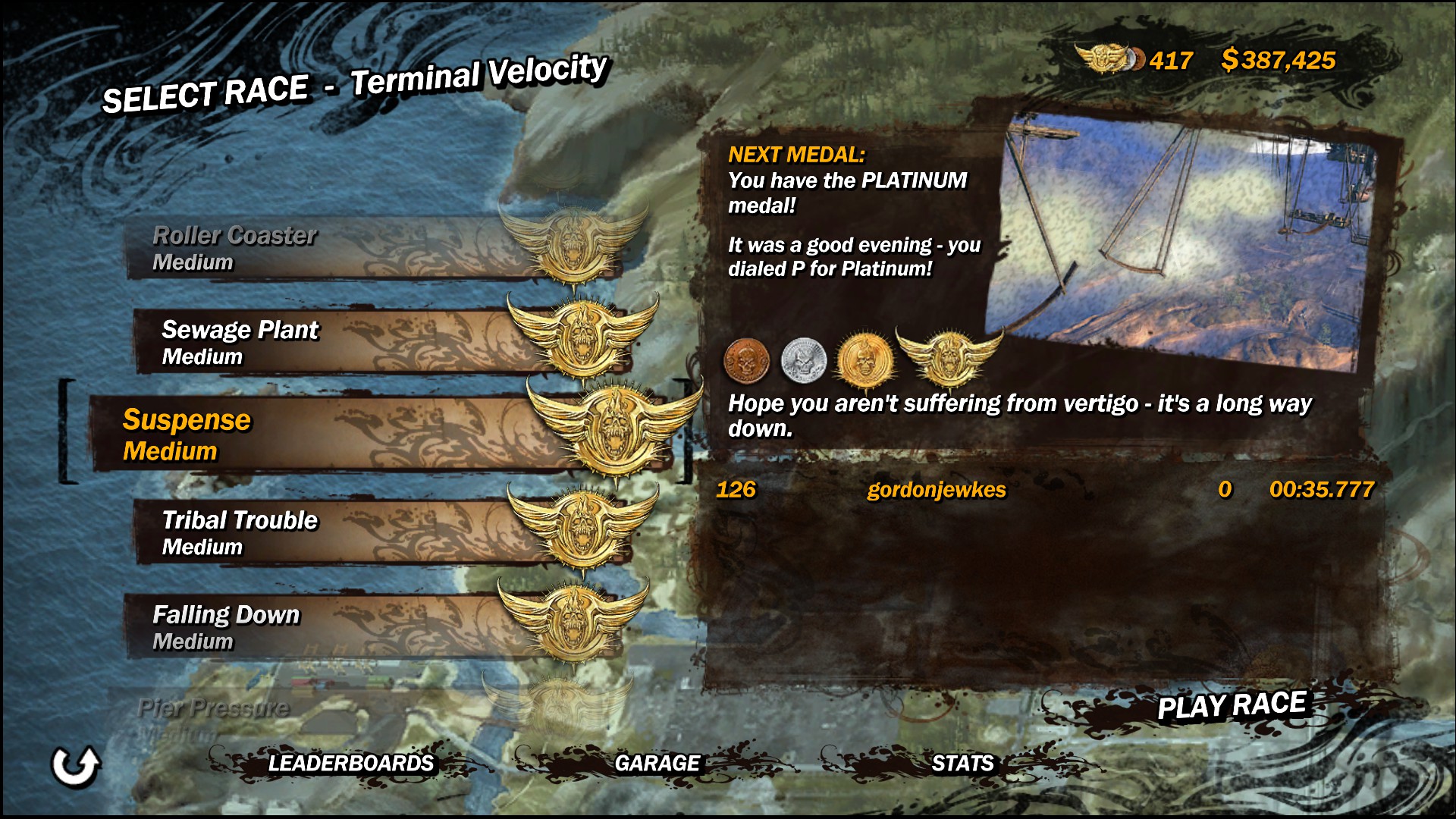The height and width of the screenshot is (819, 1456).
Task: Open the Leaderboards screen
Action: (350, 763)
